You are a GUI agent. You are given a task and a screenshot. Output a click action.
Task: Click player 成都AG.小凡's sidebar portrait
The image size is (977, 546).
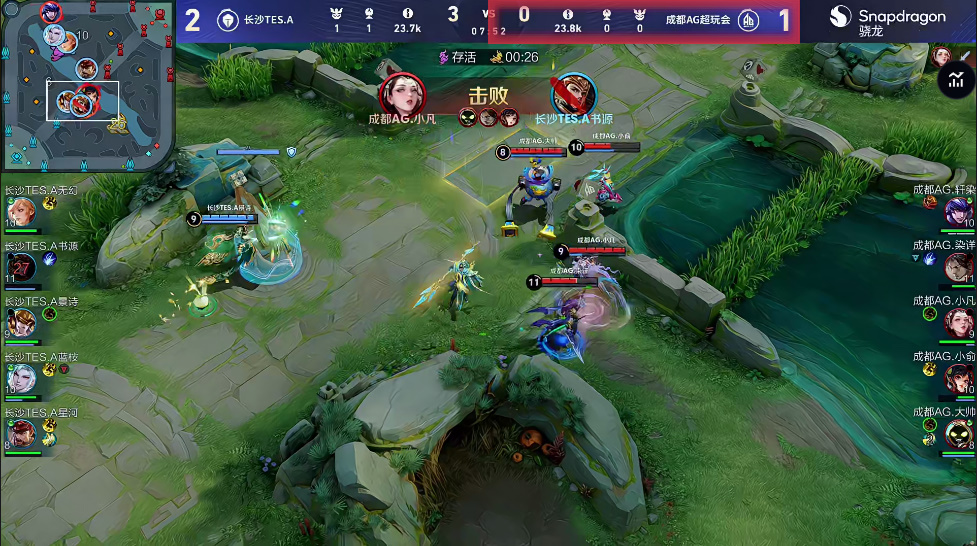point(958,322)
